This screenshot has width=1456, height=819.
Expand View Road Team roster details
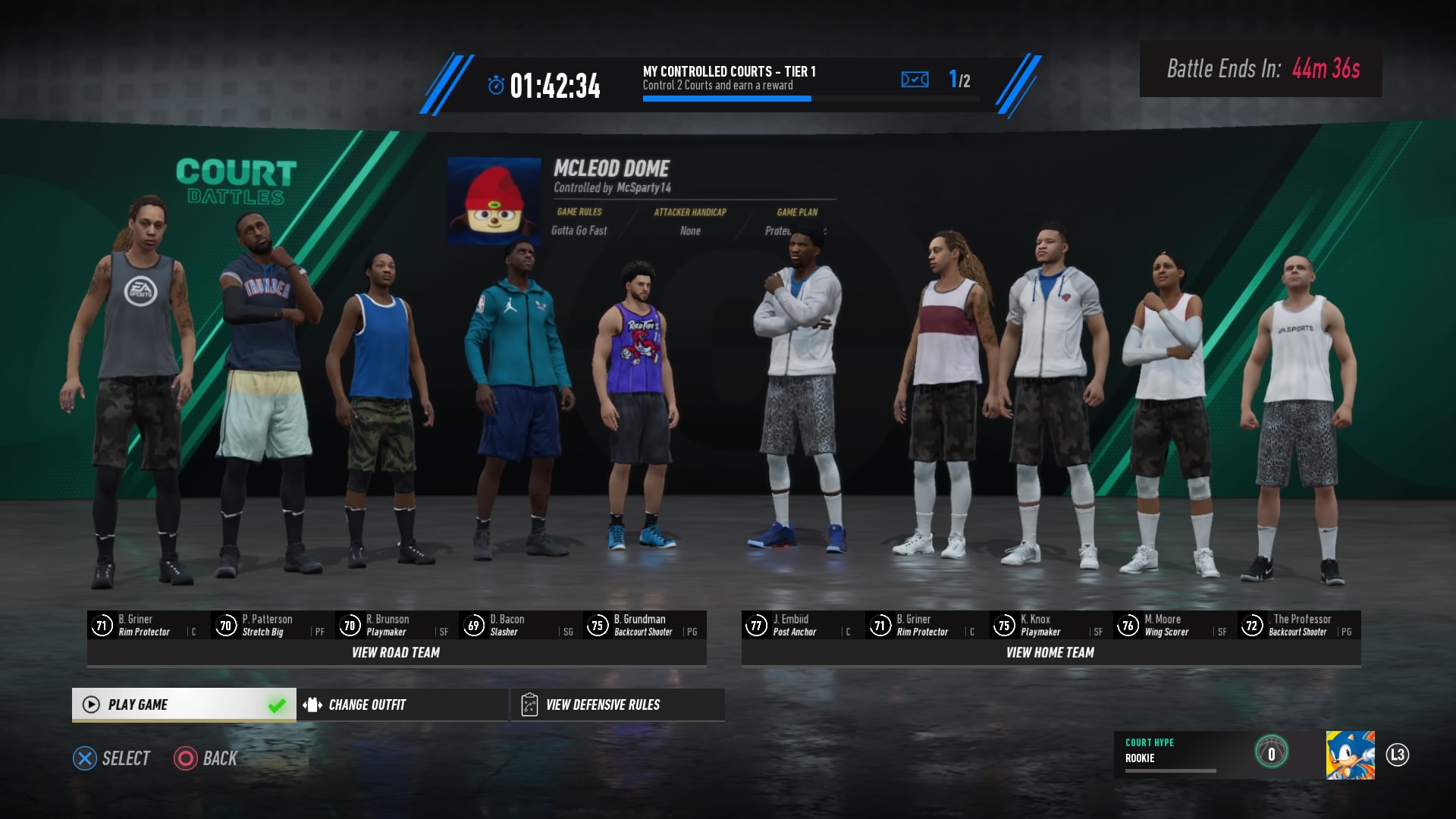coord(394,652)
